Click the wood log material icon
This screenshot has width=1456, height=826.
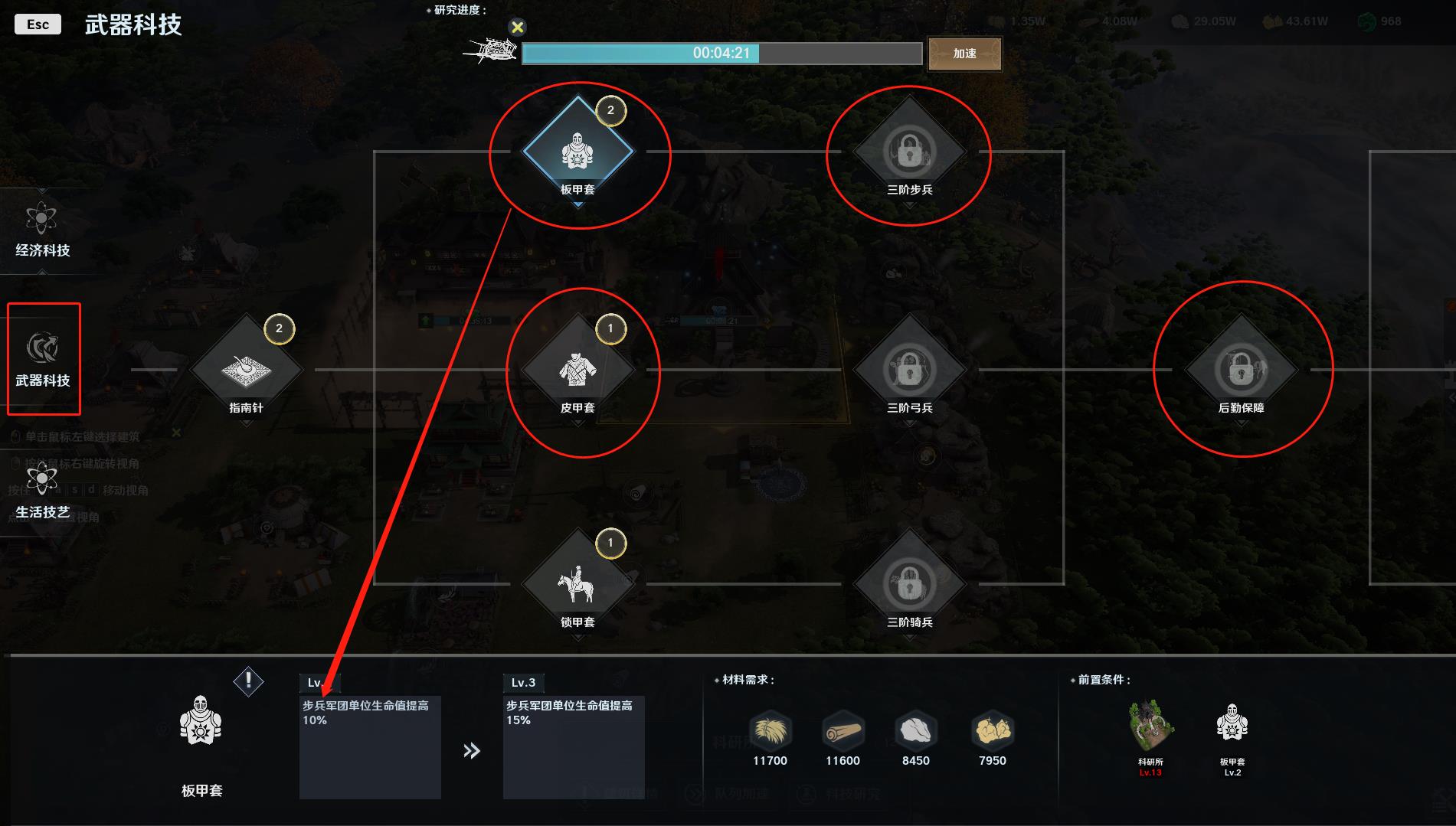[843, 731]
